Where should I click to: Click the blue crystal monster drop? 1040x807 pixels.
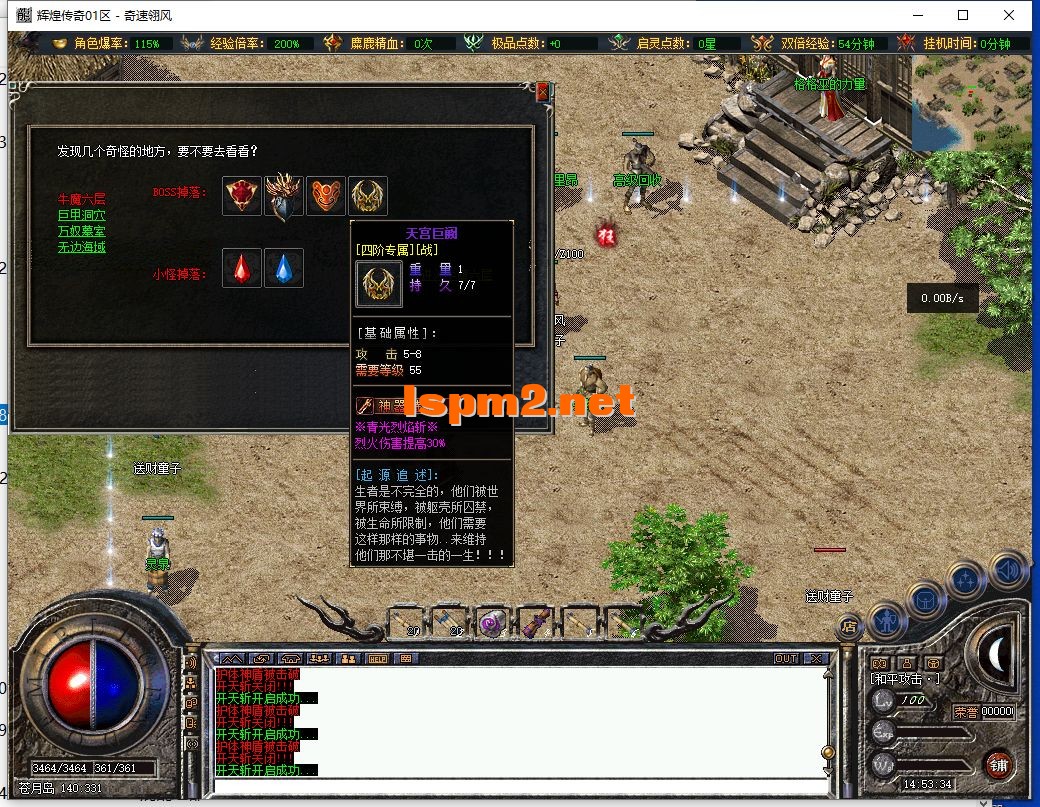click(284, 268)
